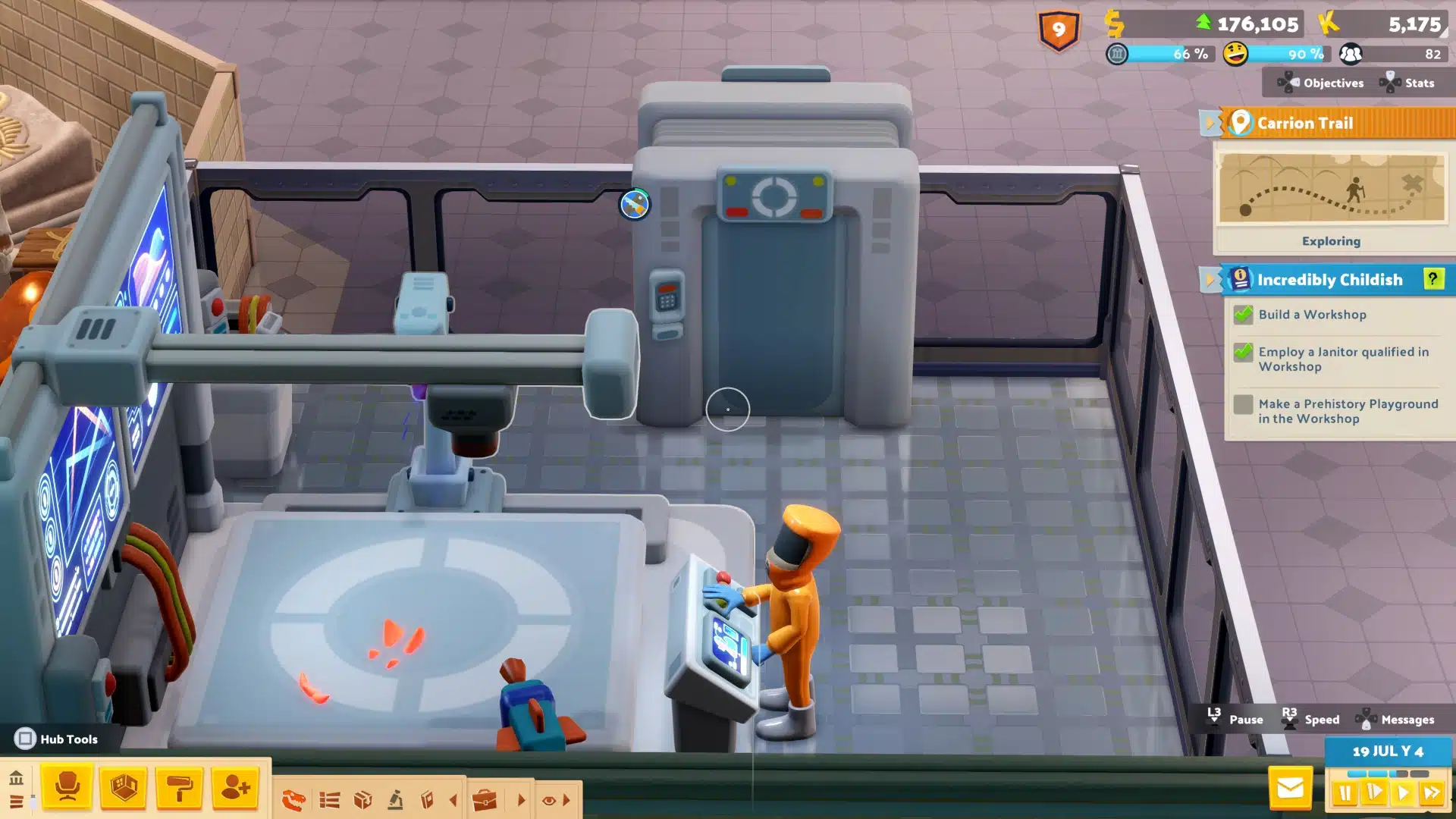Collapse the Carrion Trail expedition panel

coord(1210,123)
